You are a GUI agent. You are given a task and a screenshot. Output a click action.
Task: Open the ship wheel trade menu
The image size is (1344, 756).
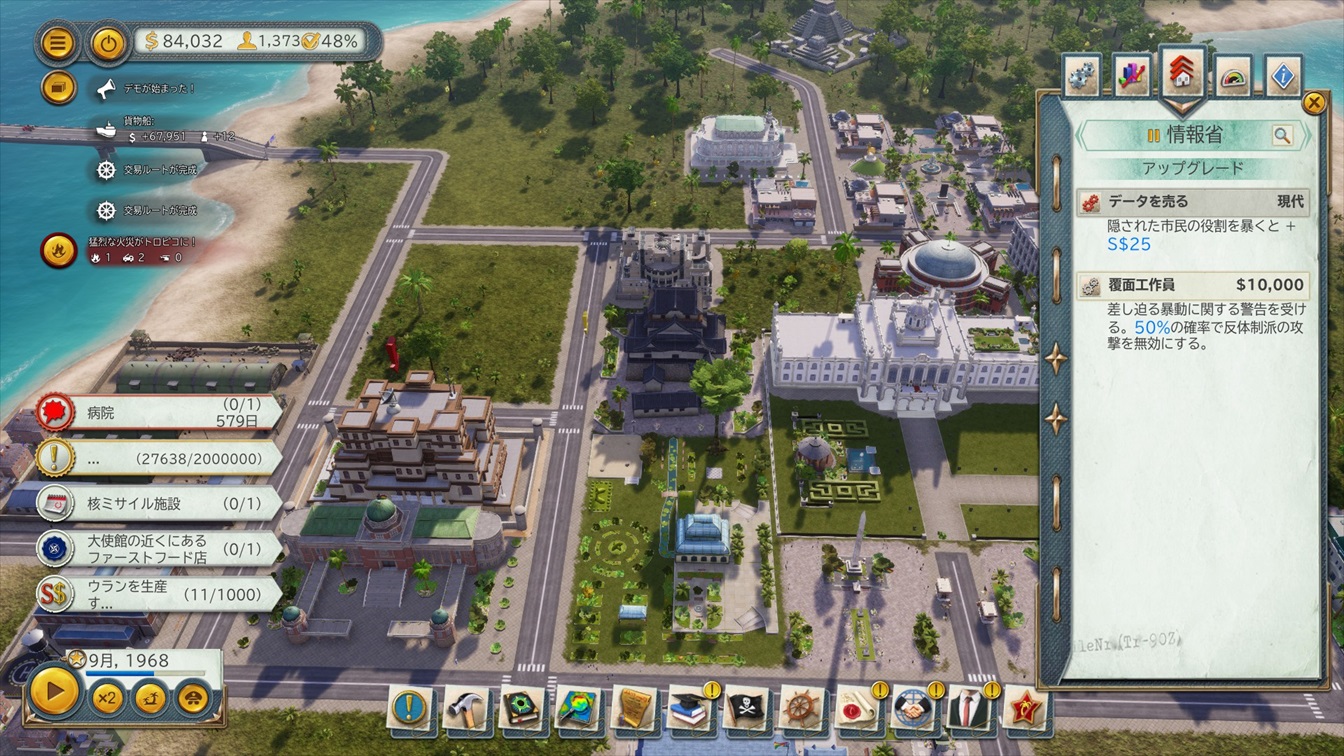point(802,708)
